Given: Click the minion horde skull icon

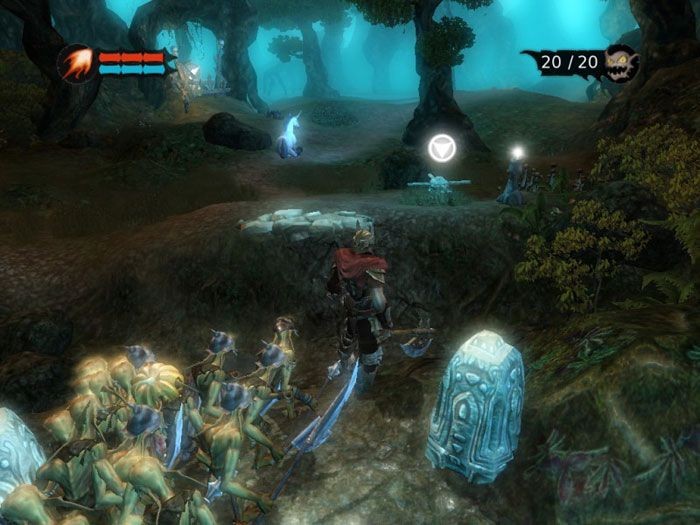Looking at the screenshot, I should point(620,64).
